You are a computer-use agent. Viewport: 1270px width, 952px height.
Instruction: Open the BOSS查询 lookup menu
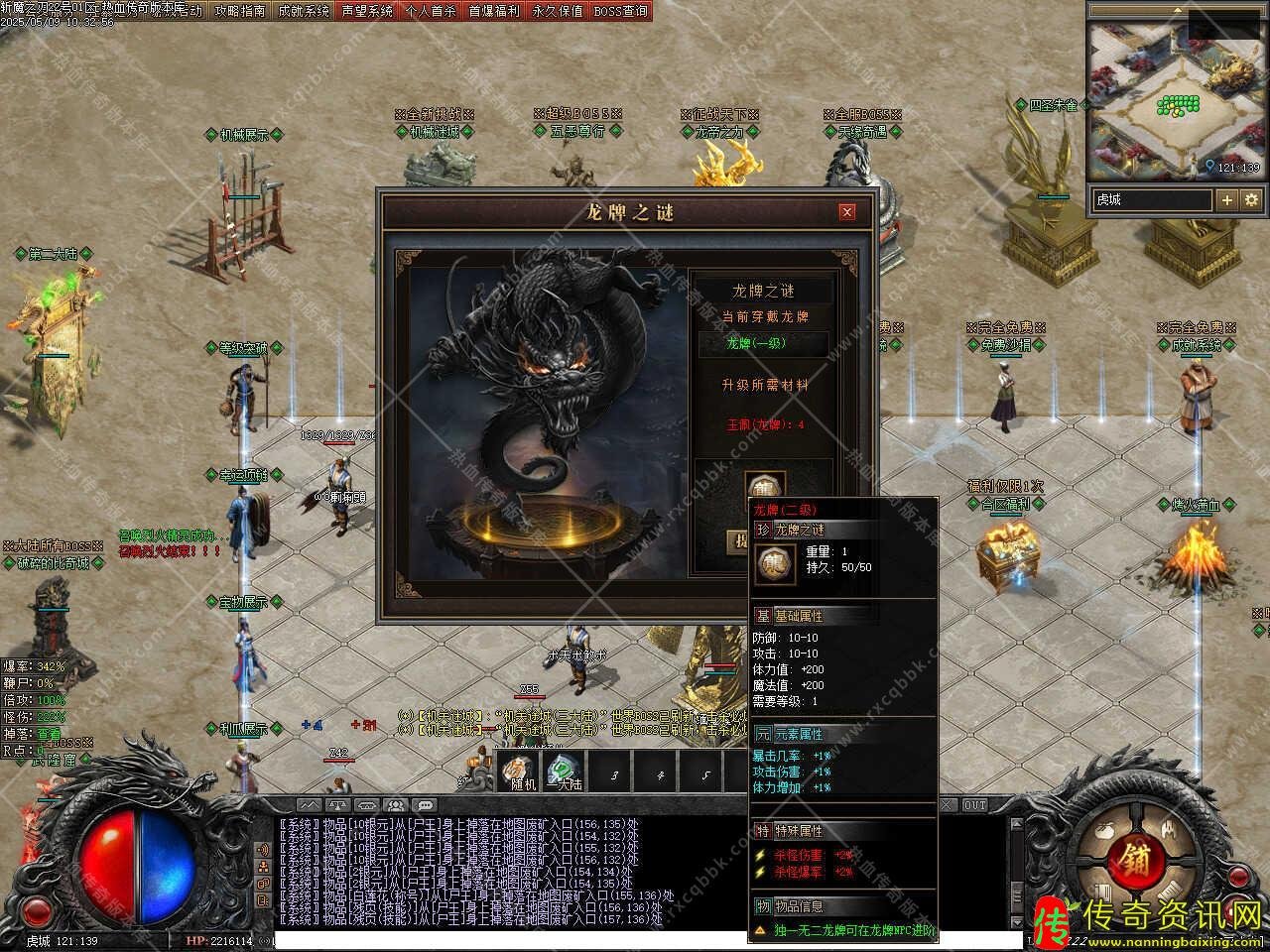(620, 11)
